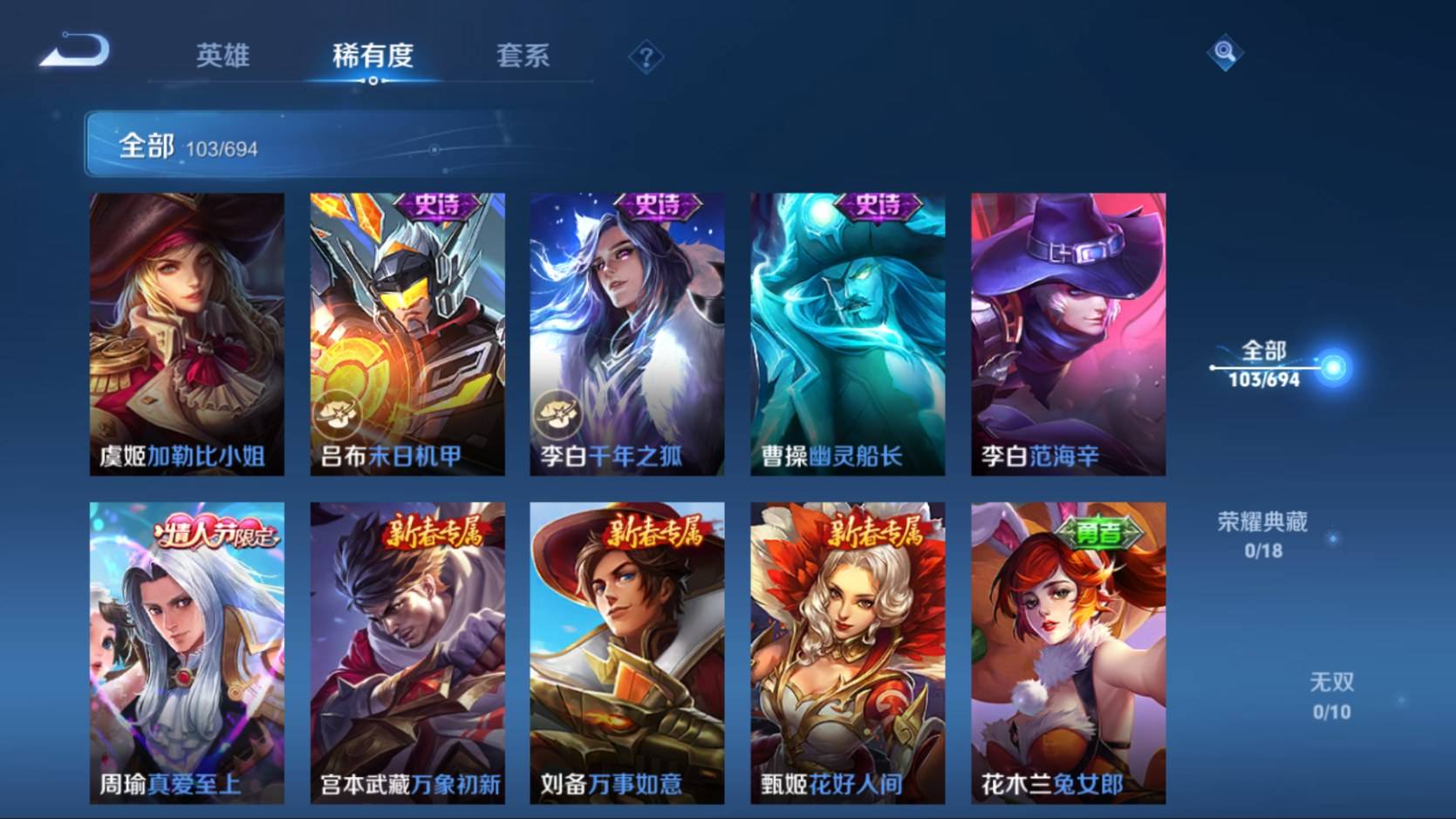Select the 花木兰 兔女郎 skin card
This screenshot has width=1456, height=819.
pyautogui.click(x=1069, y=652)
